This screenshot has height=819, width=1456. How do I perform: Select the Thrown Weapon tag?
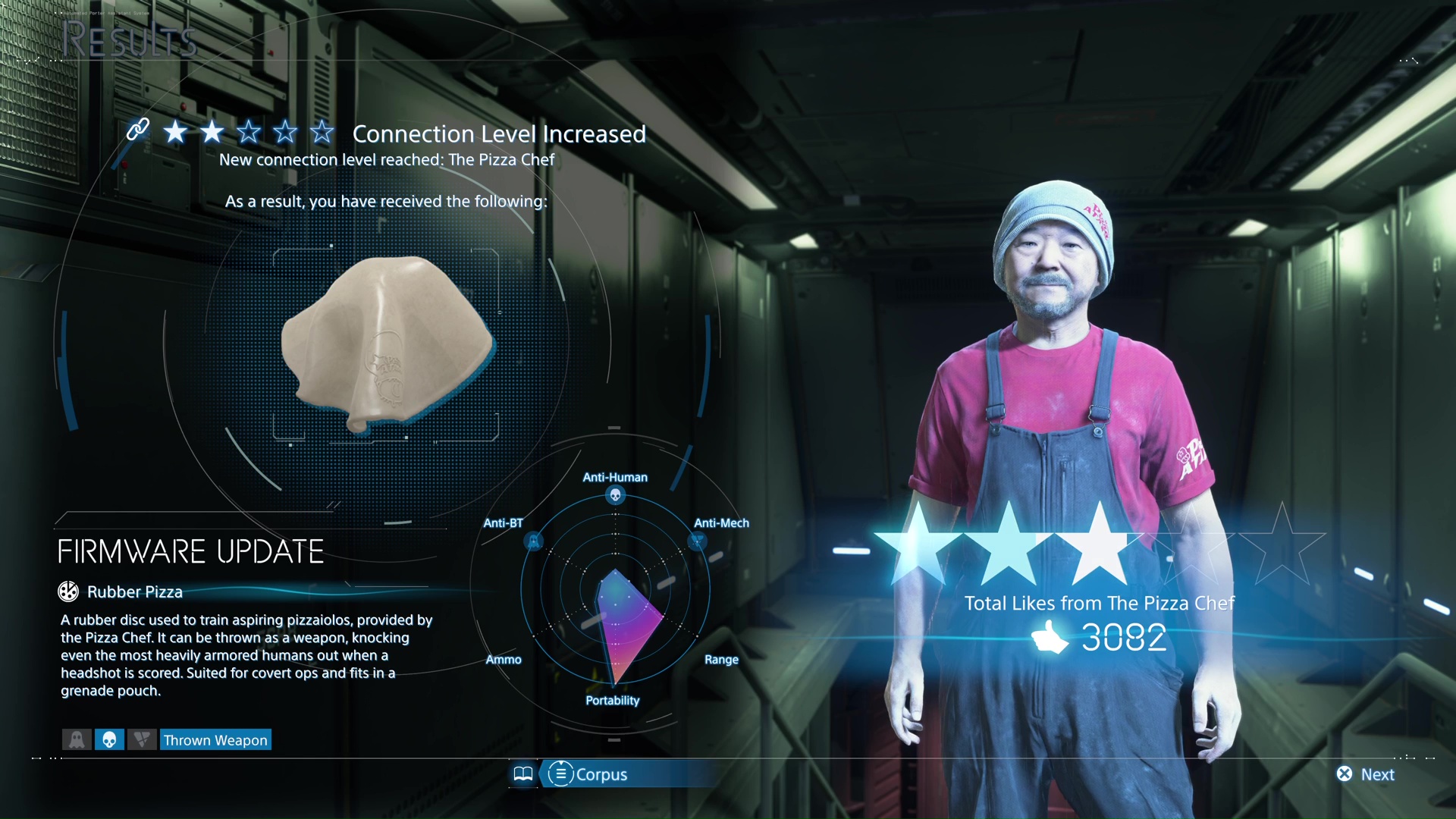pyautogui.click(x=215, y=740)
